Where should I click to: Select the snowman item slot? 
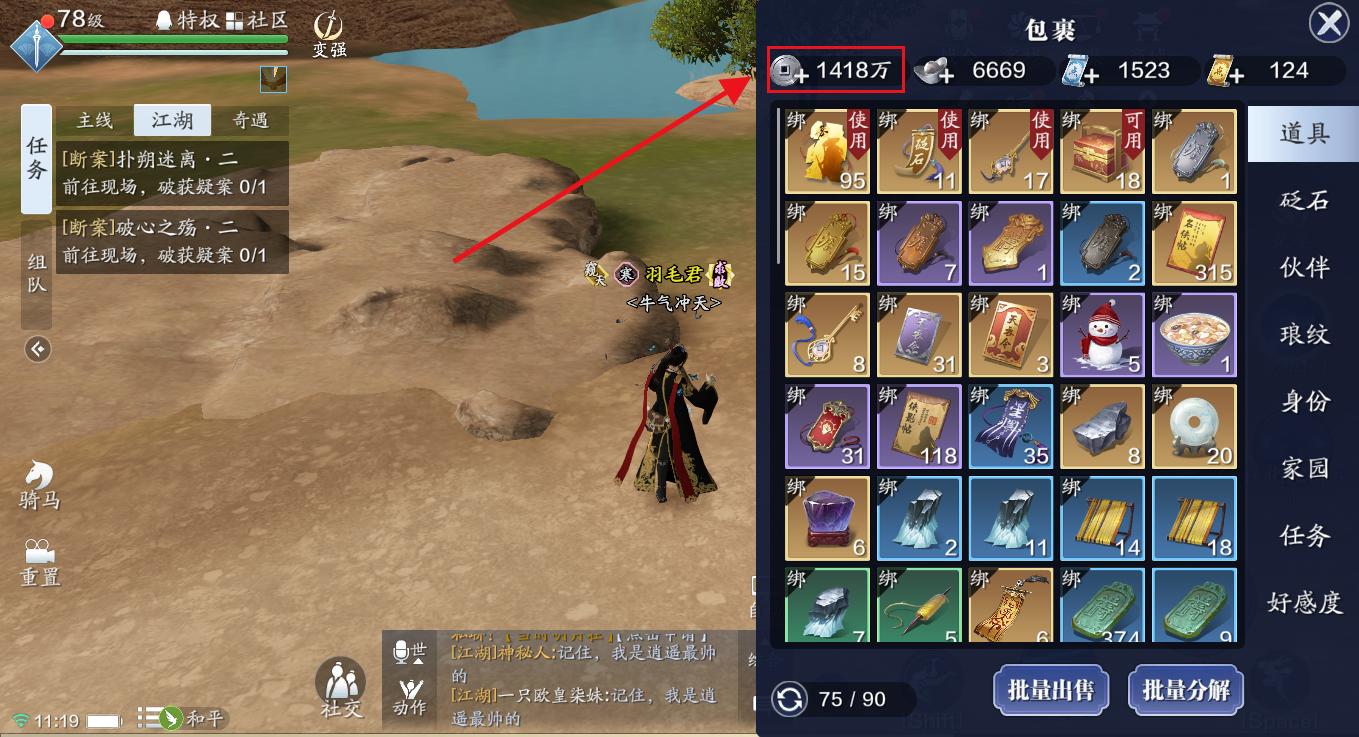(1102, 335)
